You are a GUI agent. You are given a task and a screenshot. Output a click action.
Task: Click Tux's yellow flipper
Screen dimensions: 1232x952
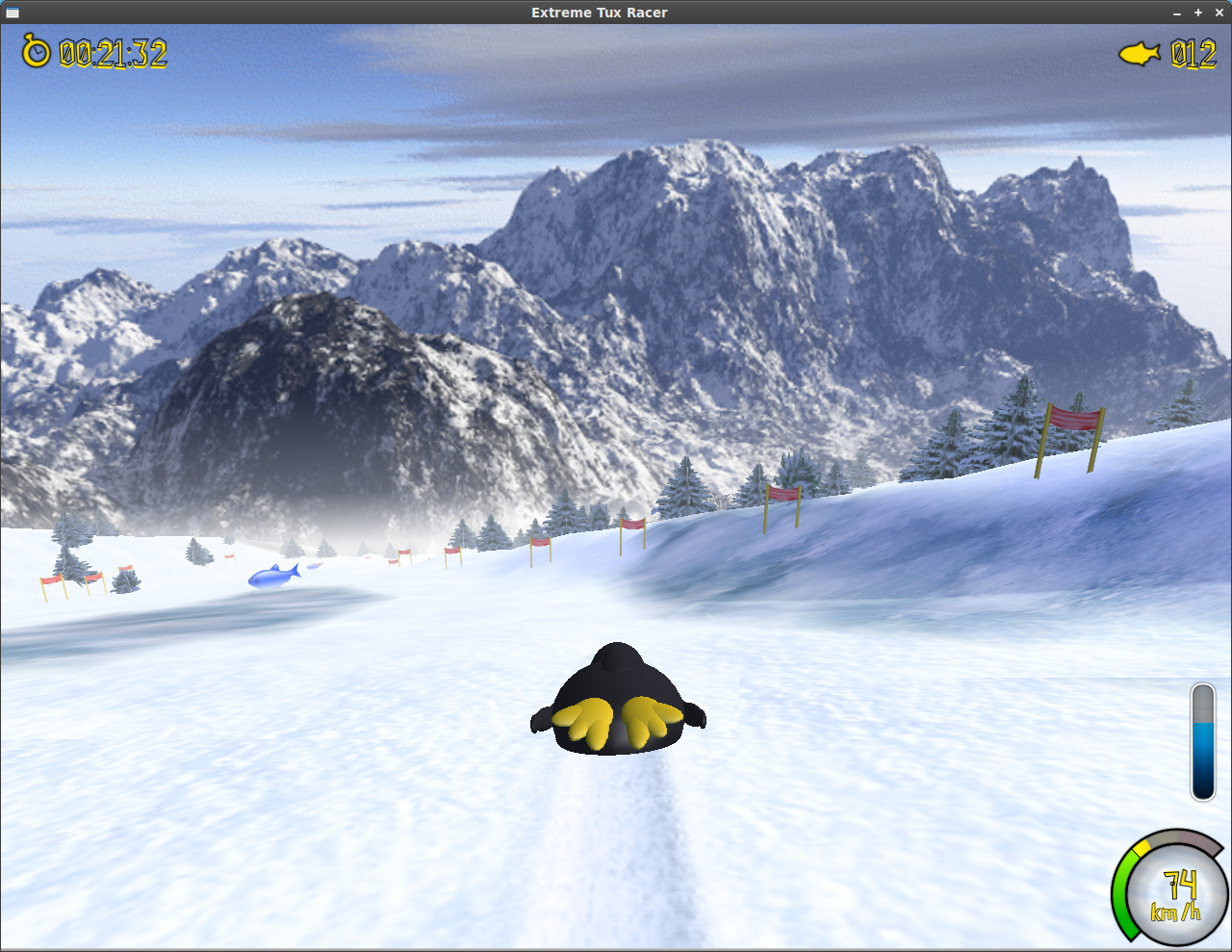[587, 722]
